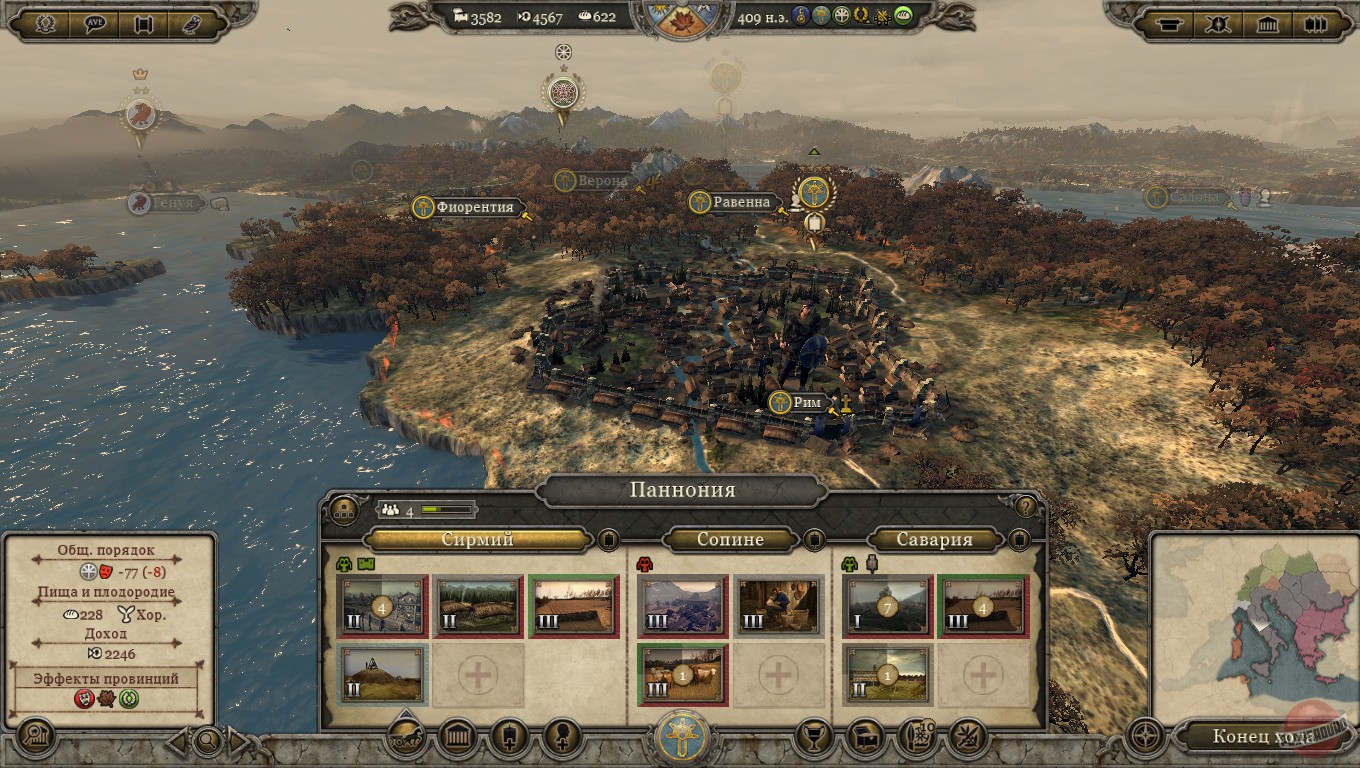Click the burial mound building in Сирмий
This screenshot has width=1360, height=768.
(382, 675)
